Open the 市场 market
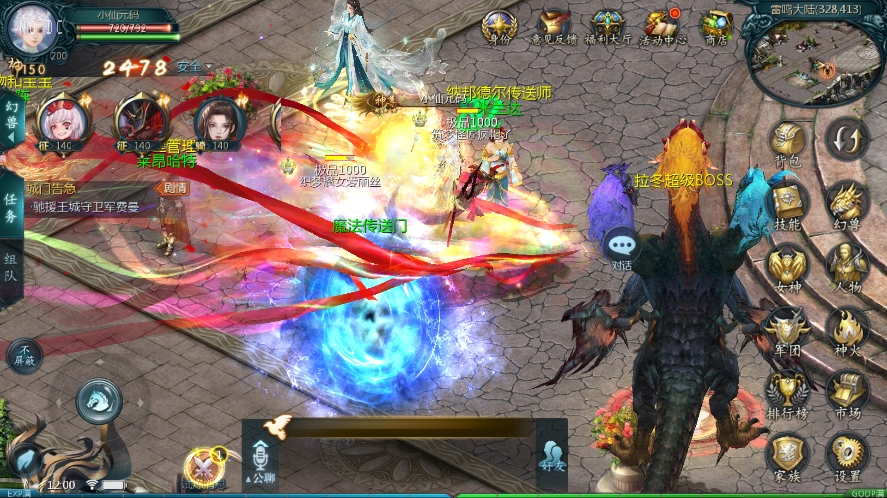 pos(847,391)
